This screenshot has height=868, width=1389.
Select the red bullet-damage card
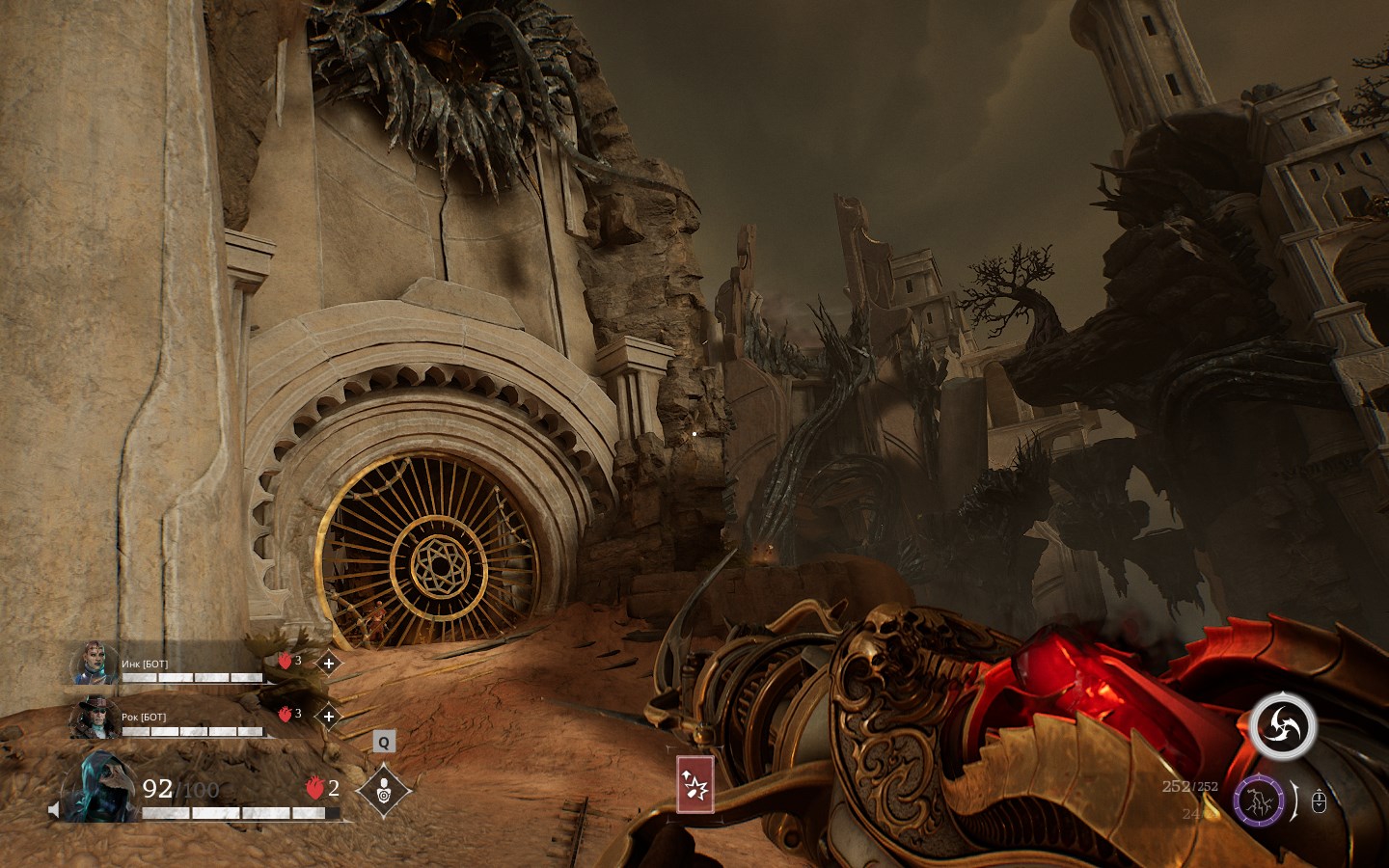(x=695, y=784)
